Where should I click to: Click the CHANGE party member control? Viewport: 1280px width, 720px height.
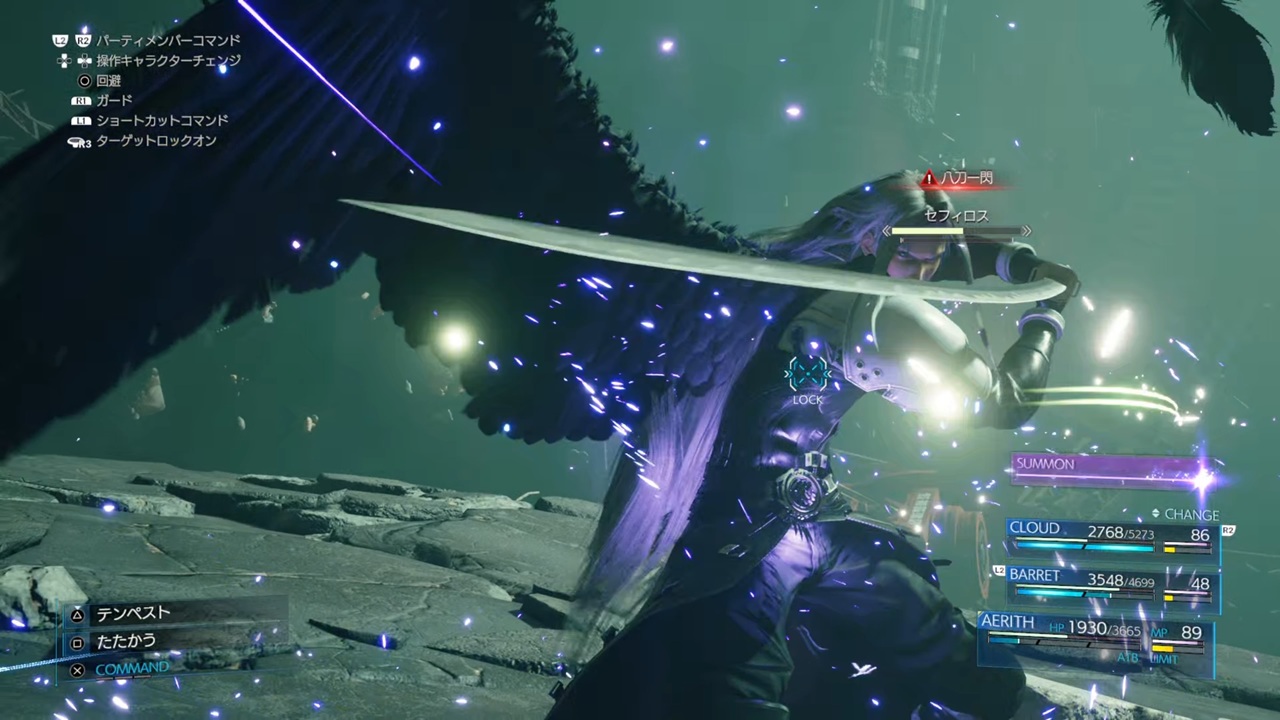pos(1190,514)
